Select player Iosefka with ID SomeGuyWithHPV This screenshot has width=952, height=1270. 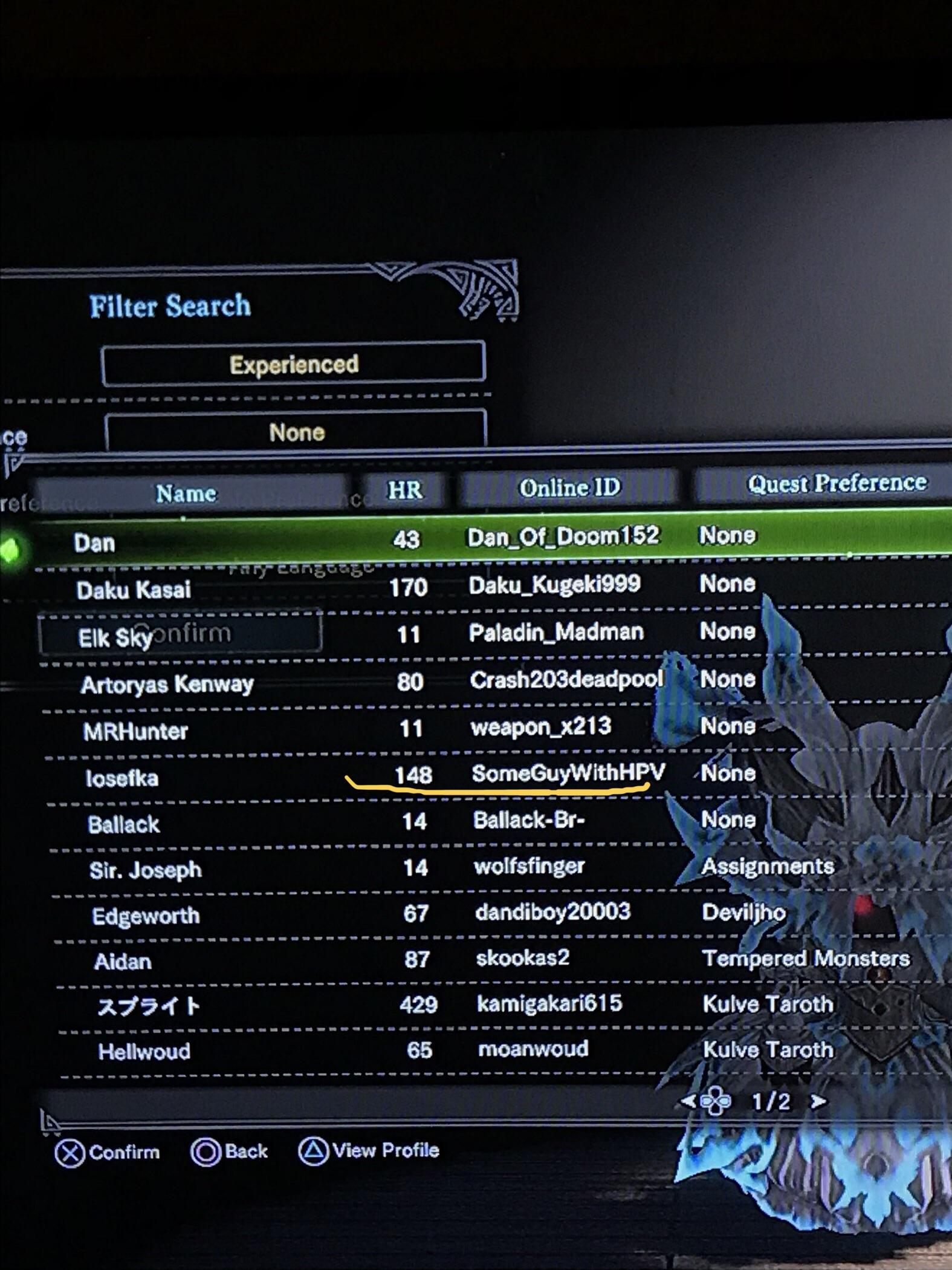click(x=363, y=776)
